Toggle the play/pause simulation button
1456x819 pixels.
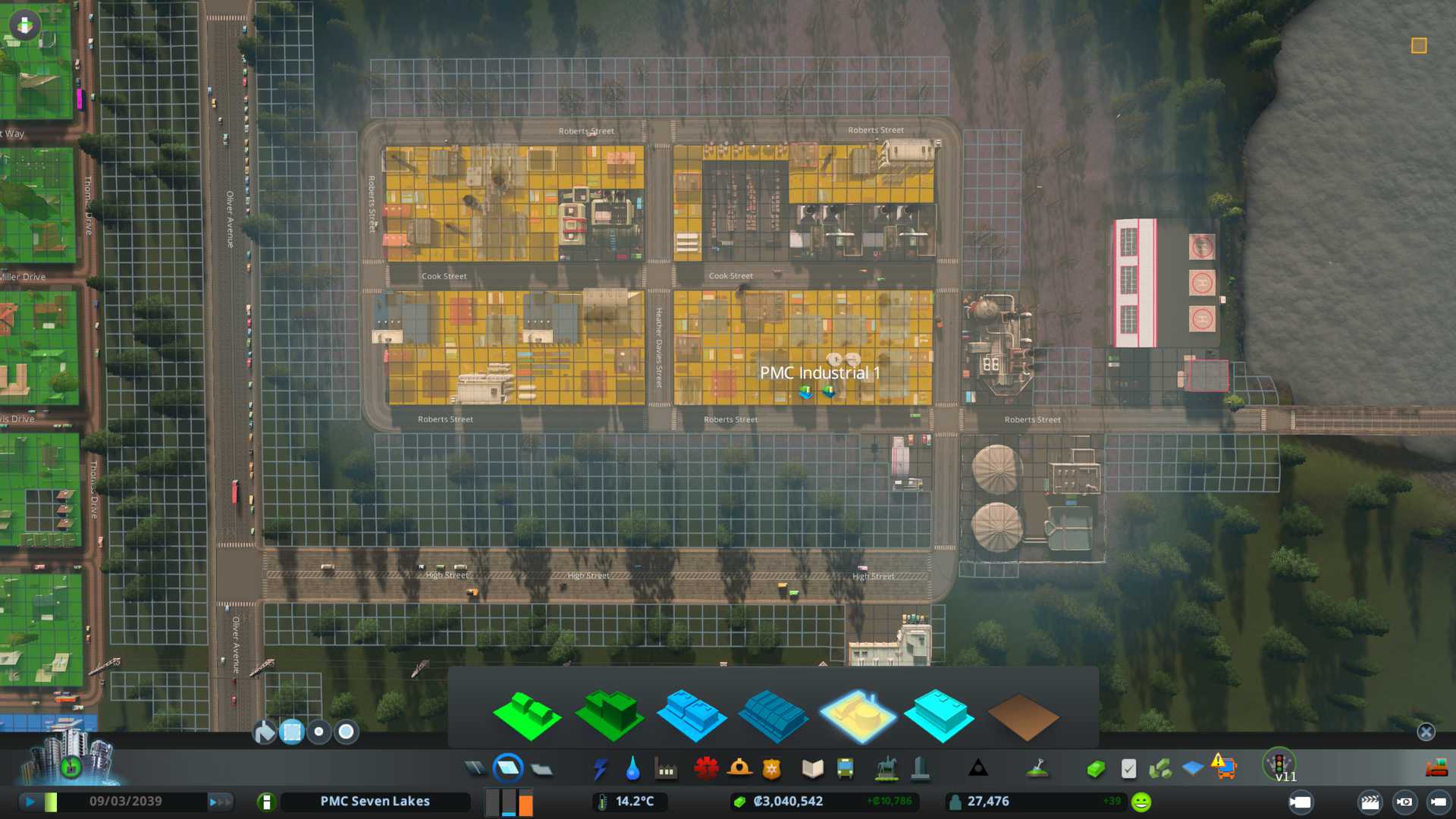(30, 802)
